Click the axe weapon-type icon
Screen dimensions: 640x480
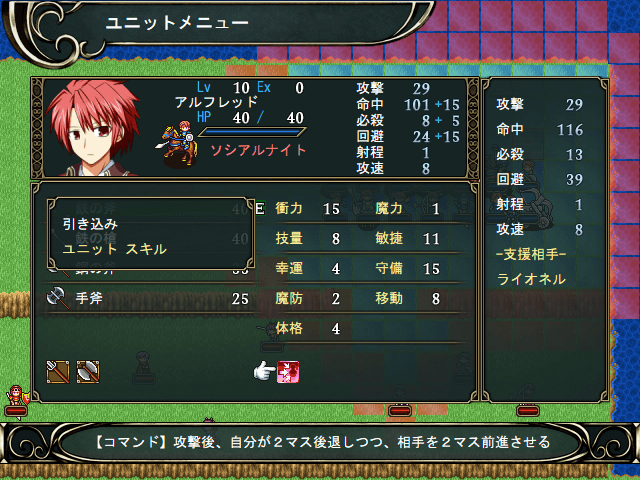(x=88, y=371)
